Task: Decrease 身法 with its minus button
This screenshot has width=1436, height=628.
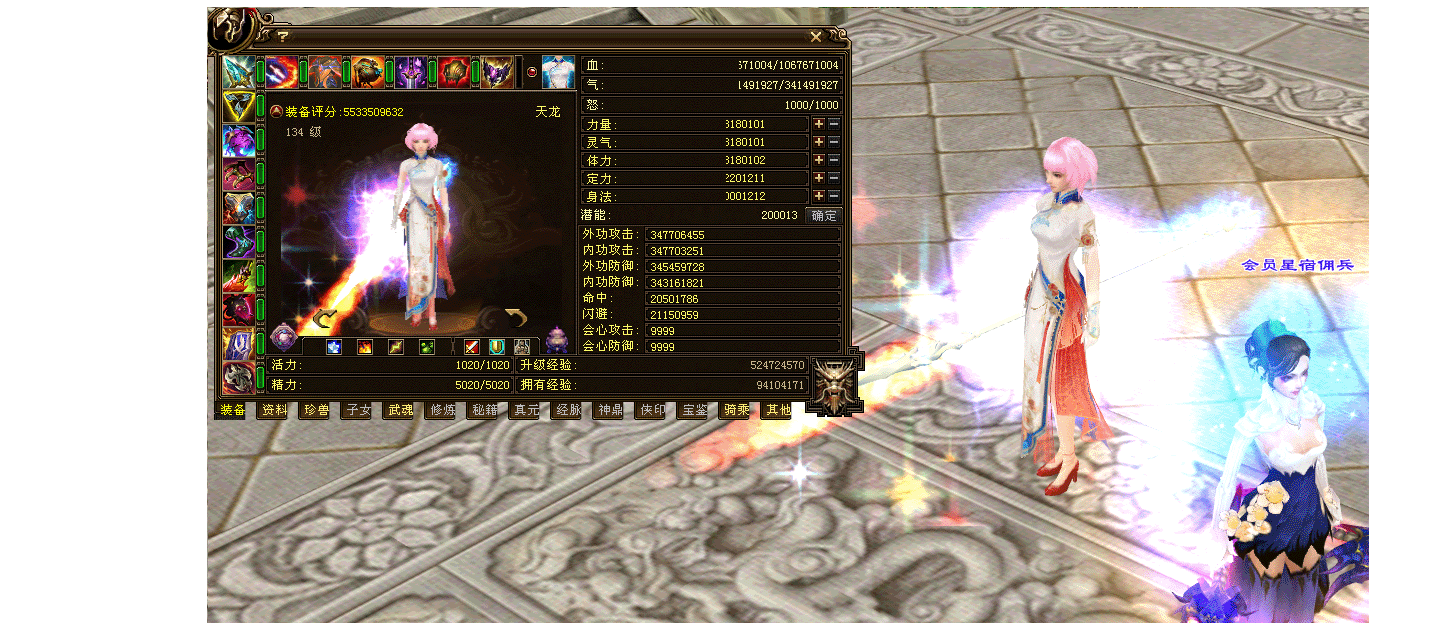Action: click(x=834, y=196)
